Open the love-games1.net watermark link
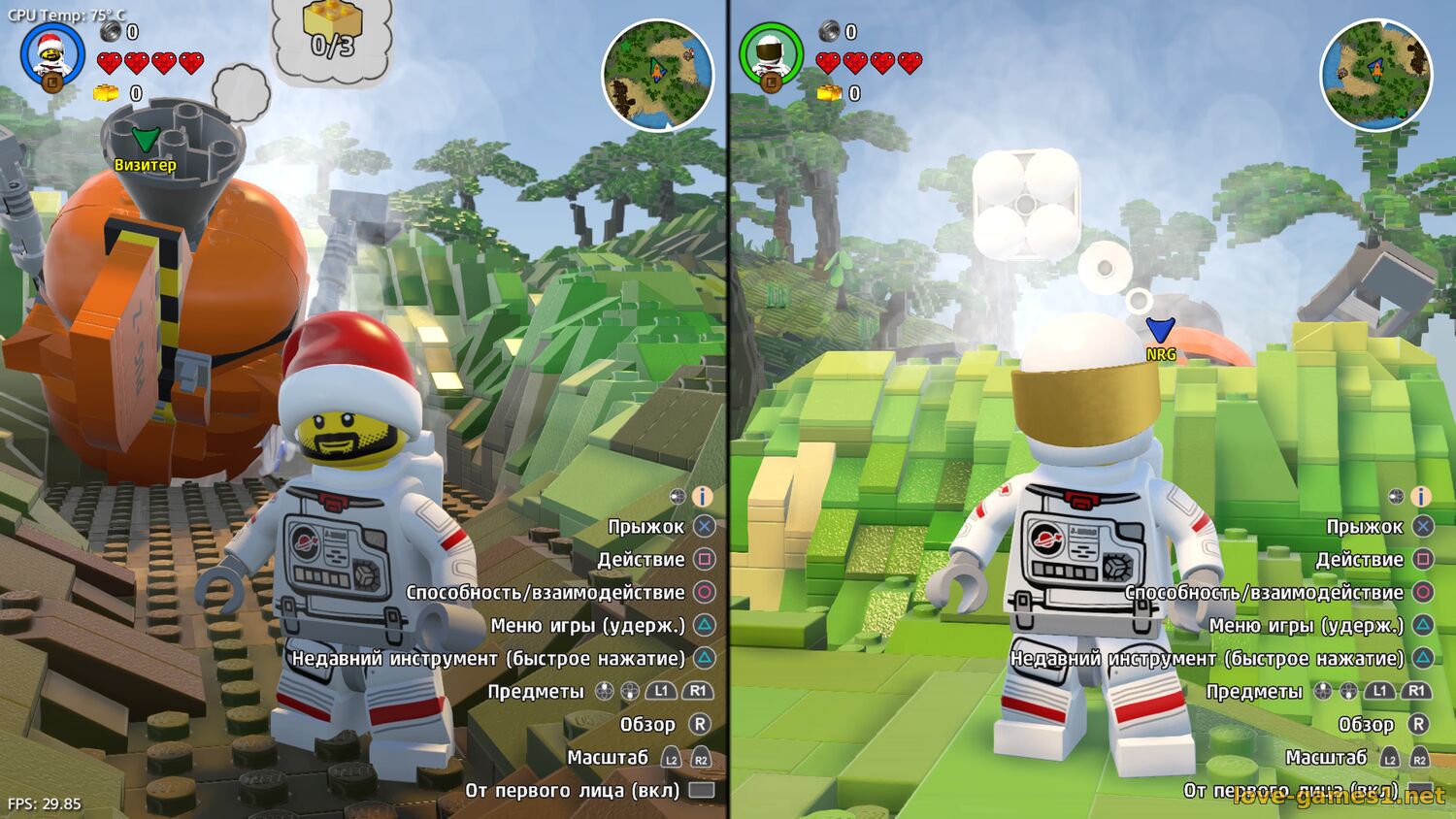Screen dimensions: 1456x819 pyautogui.click(x=1339, y=795)
